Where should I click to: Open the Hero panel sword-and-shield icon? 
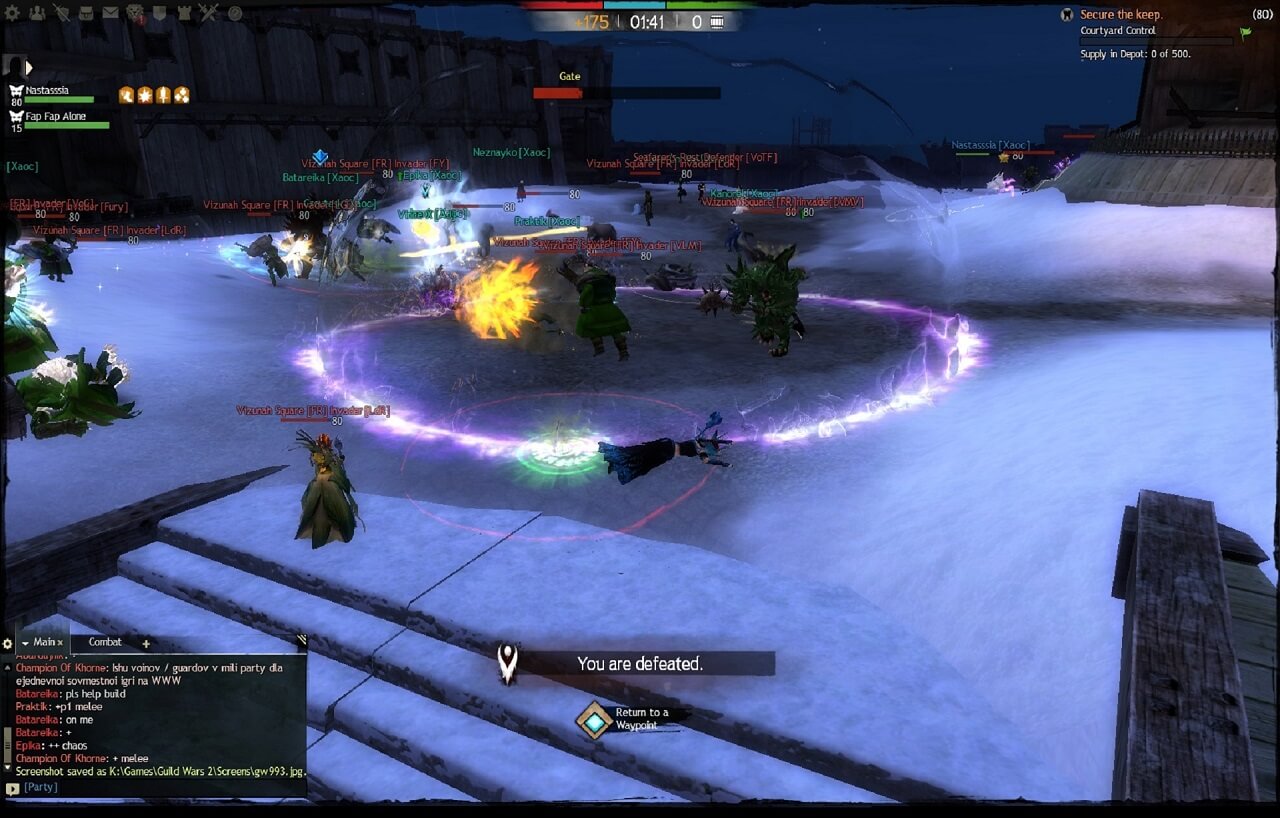point(61,13)
